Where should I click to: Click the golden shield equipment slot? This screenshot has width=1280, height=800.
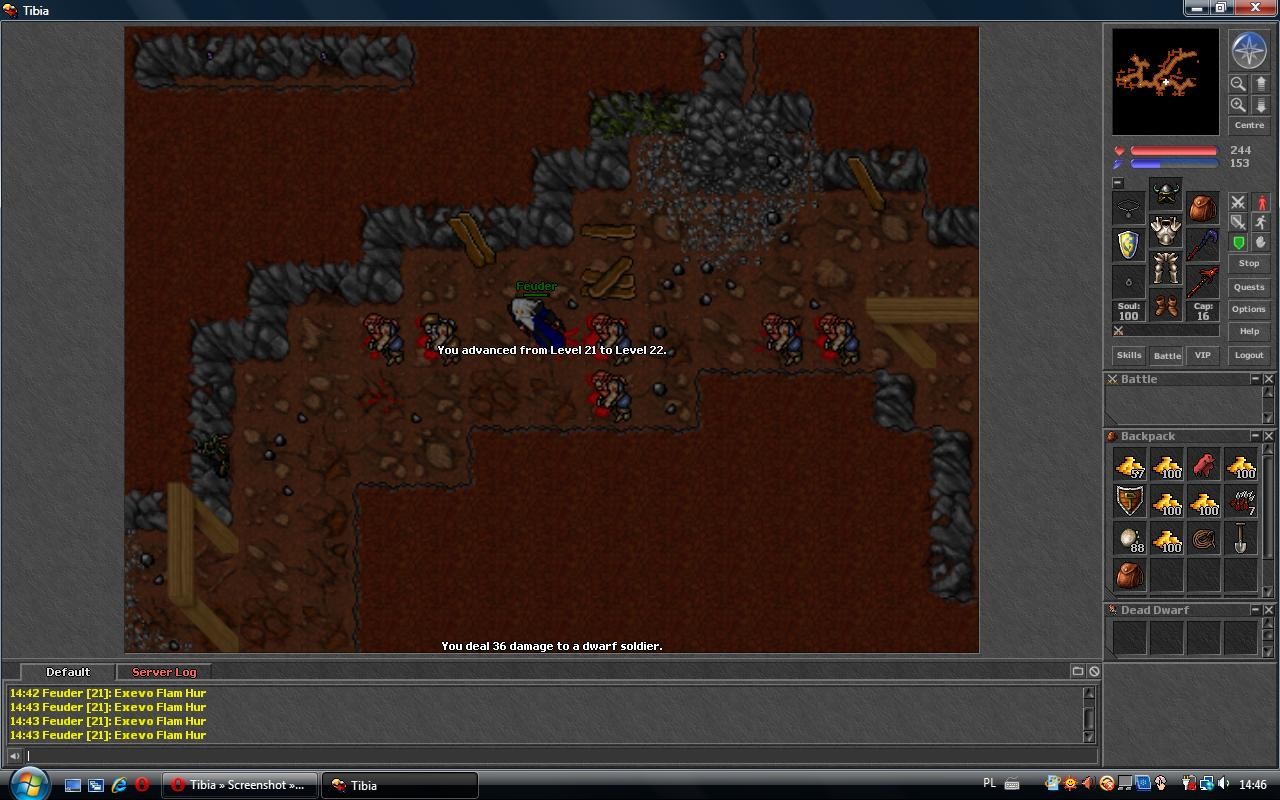1128,244
